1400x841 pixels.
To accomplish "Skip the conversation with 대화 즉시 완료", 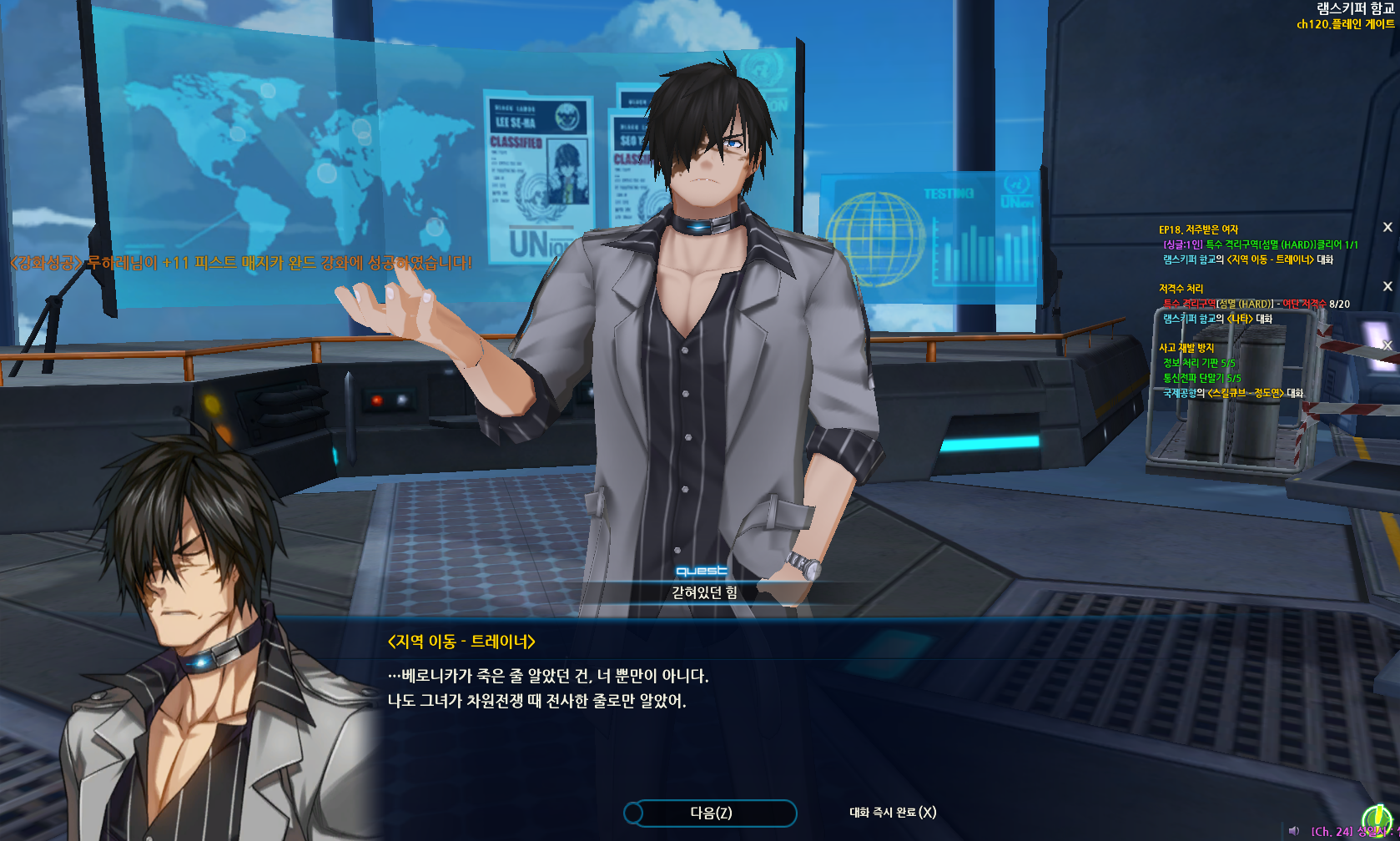I will [x=892, y=813].
